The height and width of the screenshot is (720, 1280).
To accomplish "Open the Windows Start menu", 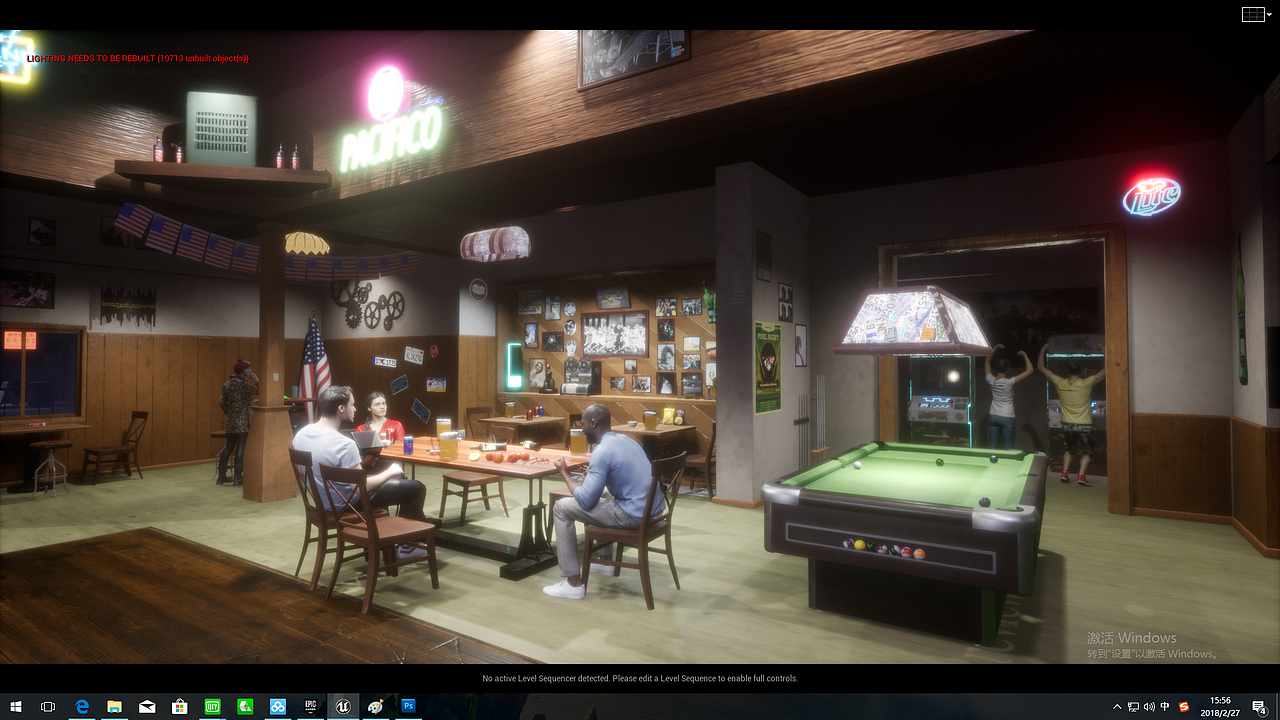I will coord(15,706).
